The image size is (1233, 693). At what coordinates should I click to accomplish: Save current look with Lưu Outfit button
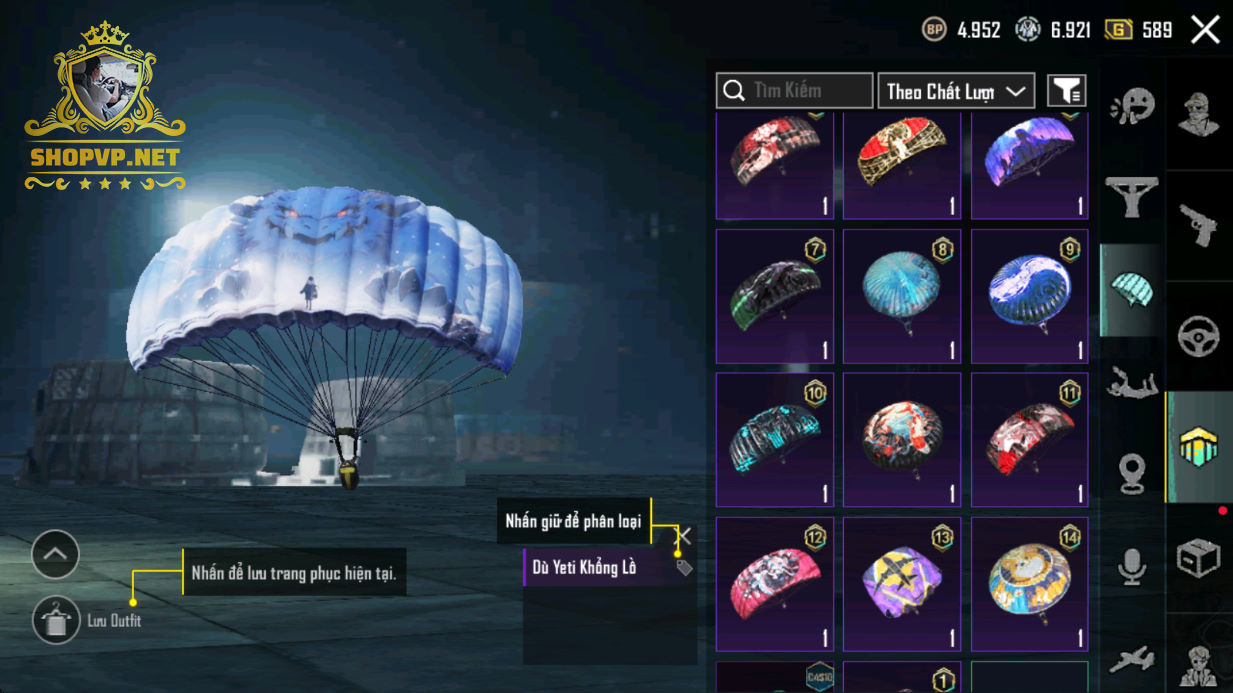tap(56, 621)
